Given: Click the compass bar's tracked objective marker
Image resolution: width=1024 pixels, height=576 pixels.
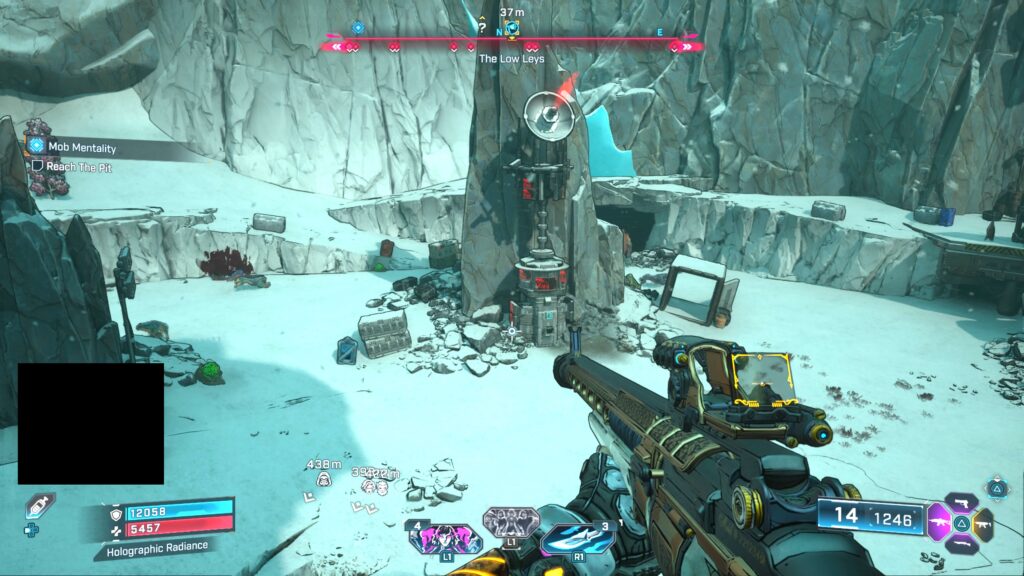Looking at the screenshot, I should pos(512,29).
